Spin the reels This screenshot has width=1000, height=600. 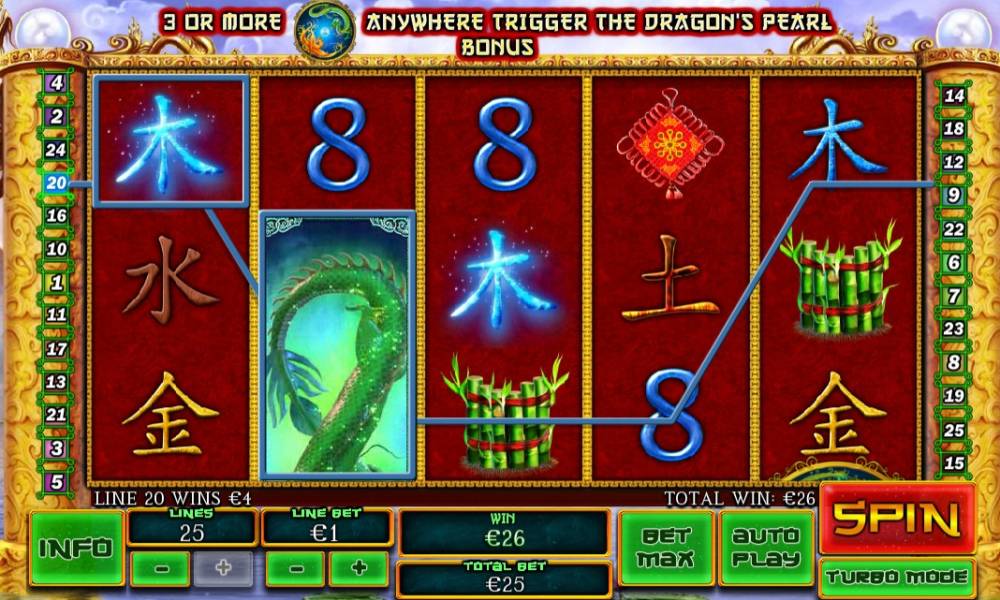pos(898,518)
